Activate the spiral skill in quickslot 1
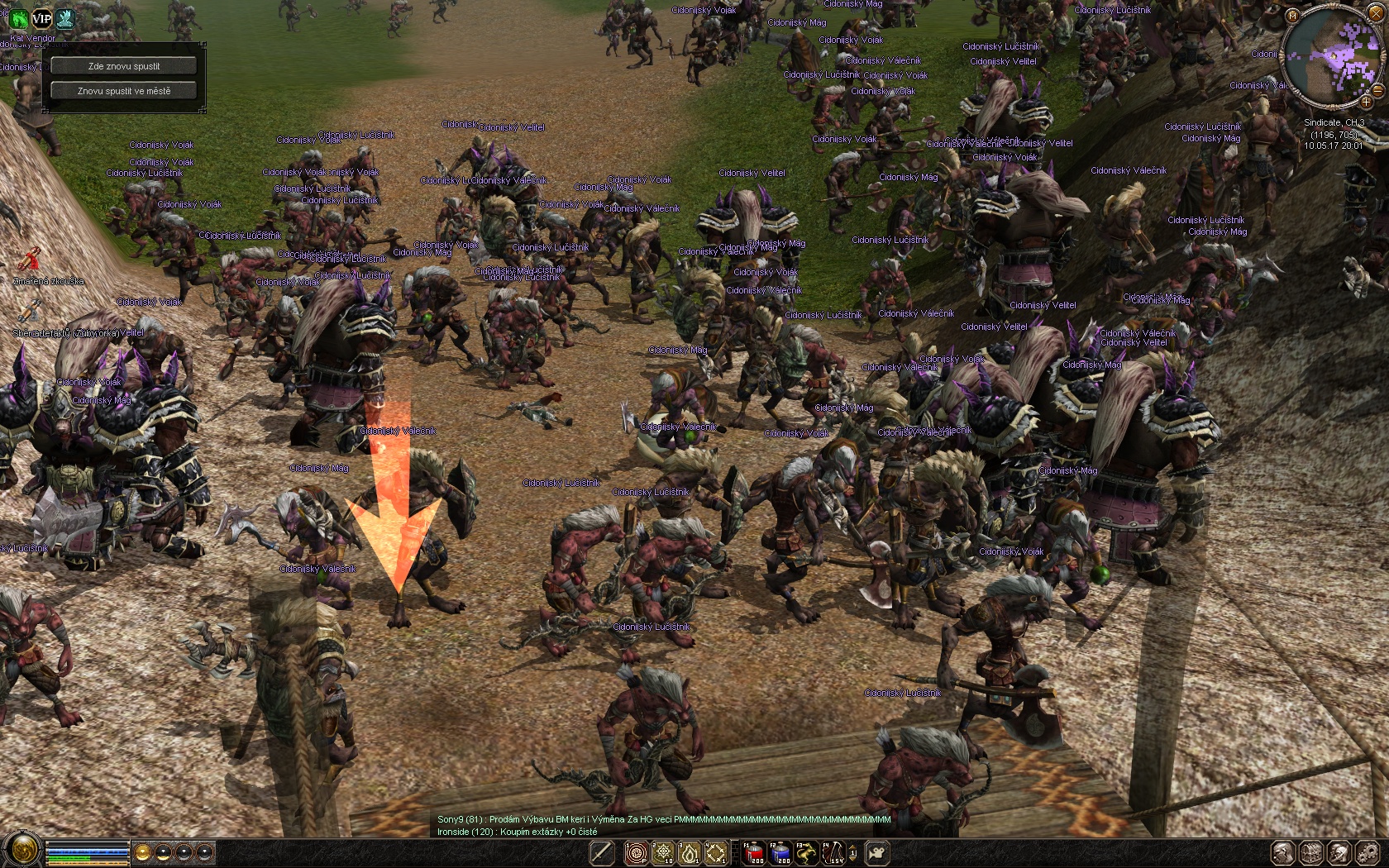 click(637, 852)
